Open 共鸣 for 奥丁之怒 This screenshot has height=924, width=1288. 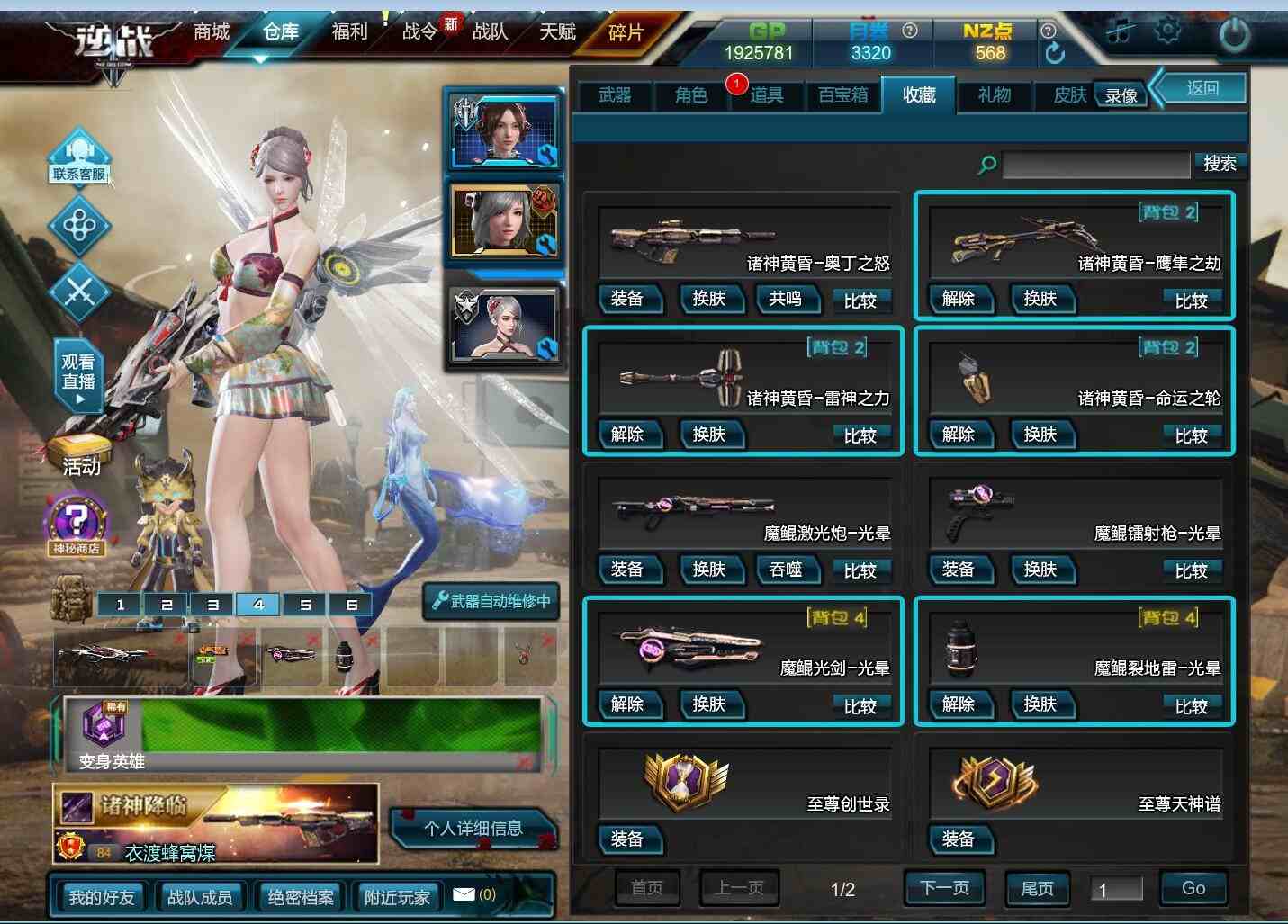[x=785, y=299]
